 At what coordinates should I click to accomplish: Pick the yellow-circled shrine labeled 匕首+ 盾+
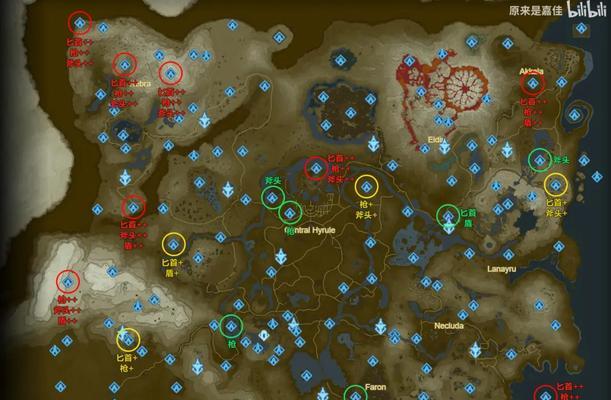click(174, 243)
